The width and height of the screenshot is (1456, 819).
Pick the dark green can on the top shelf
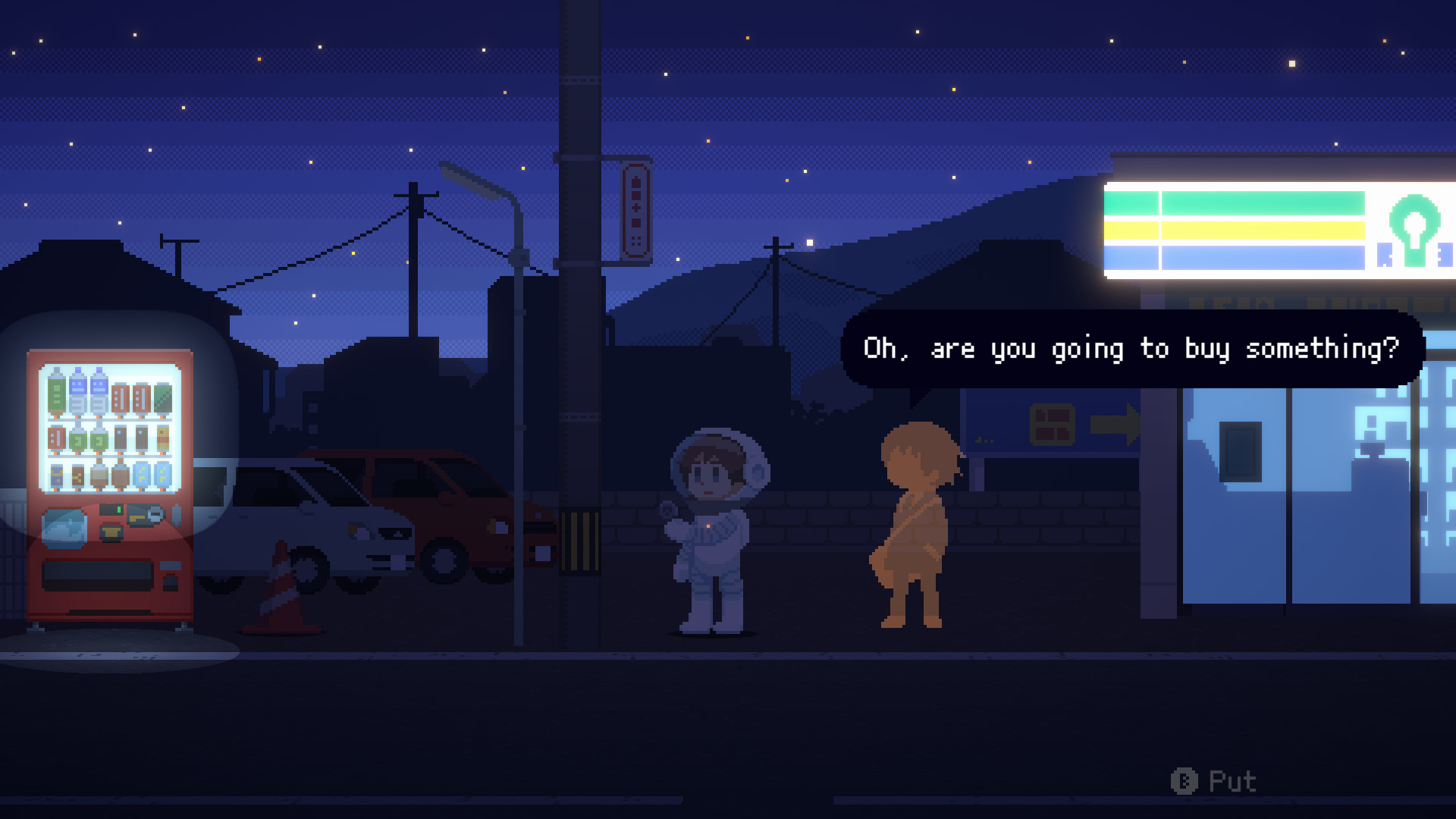(x=162, y=397)
